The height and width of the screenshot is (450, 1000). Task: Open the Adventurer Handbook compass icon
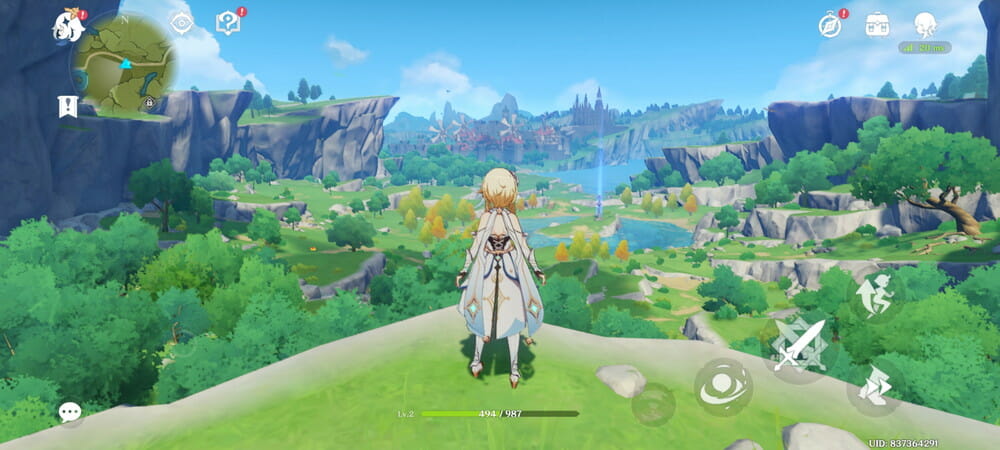[829, 25]
